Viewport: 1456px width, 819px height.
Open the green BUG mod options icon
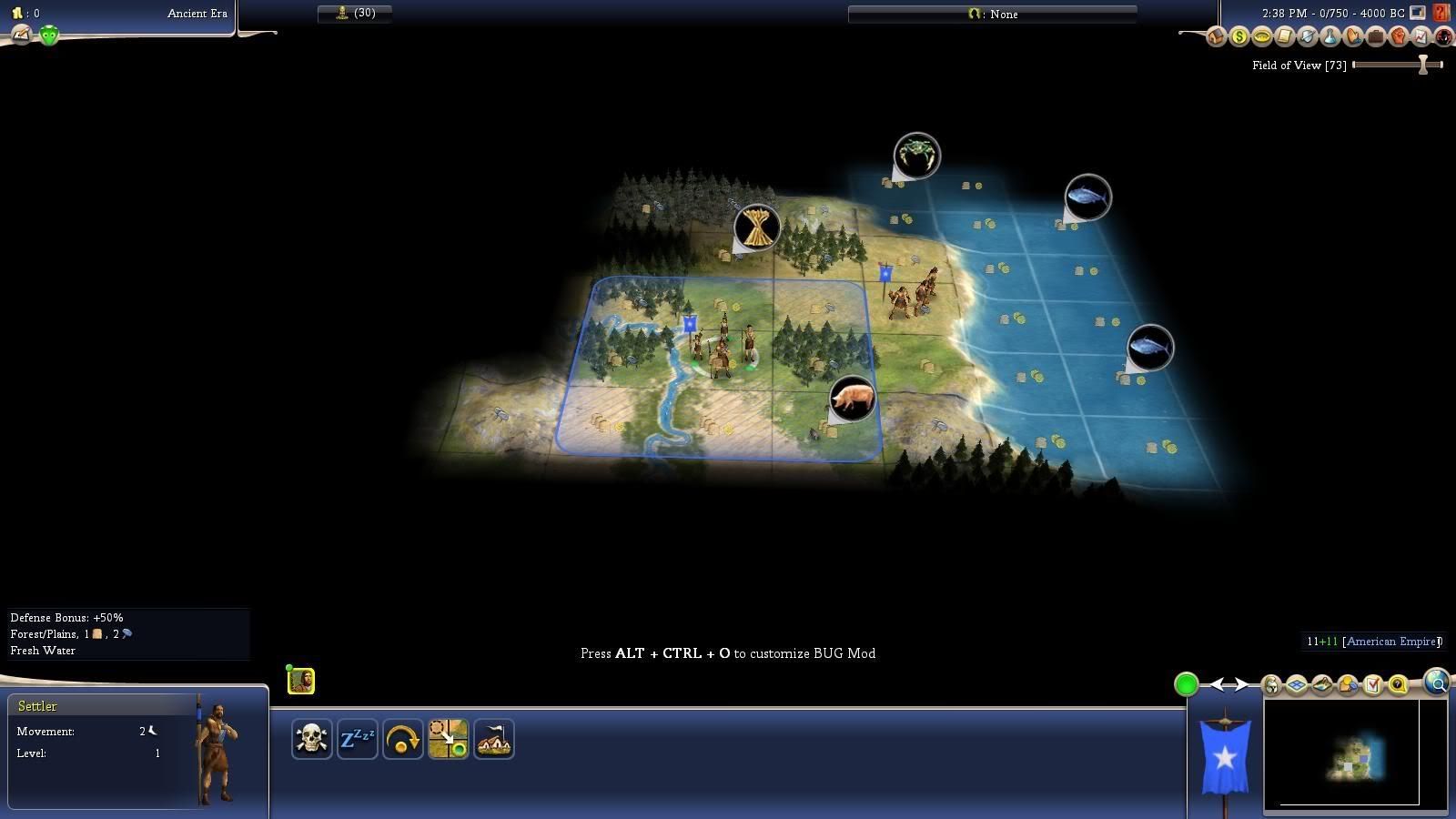pos(49,35)
